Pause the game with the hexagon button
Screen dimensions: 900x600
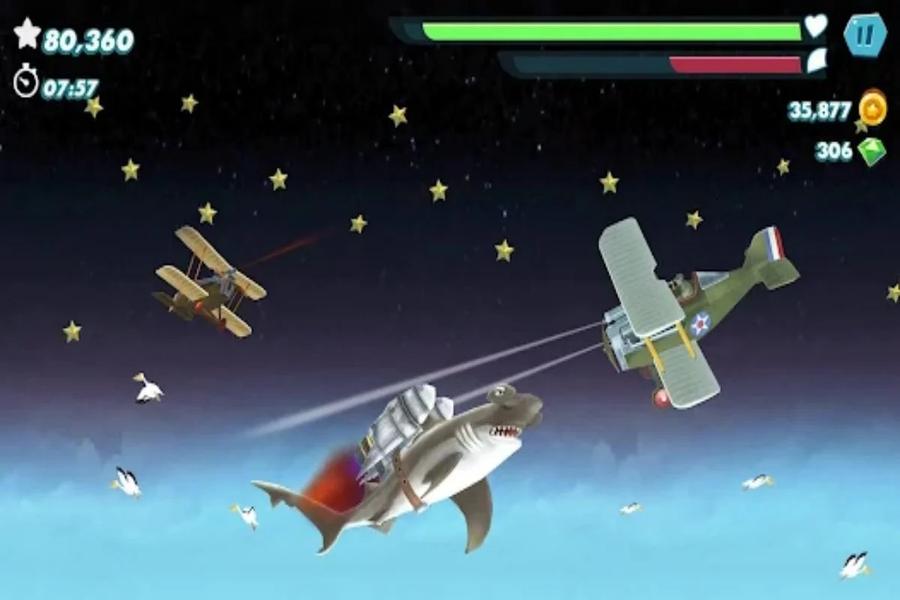point(864,36)
